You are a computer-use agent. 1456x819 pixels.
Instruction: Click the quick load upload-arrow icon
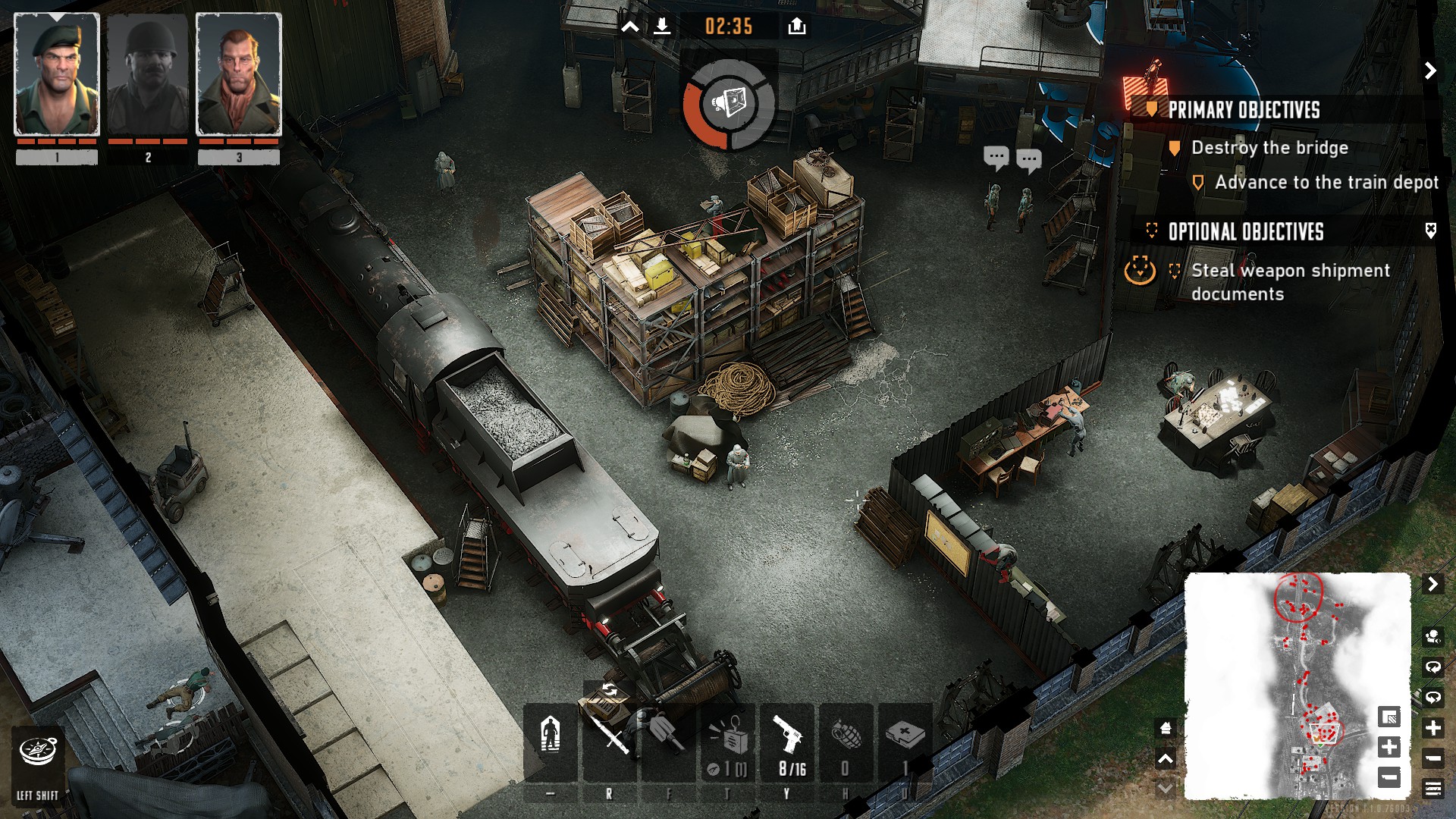796,27
